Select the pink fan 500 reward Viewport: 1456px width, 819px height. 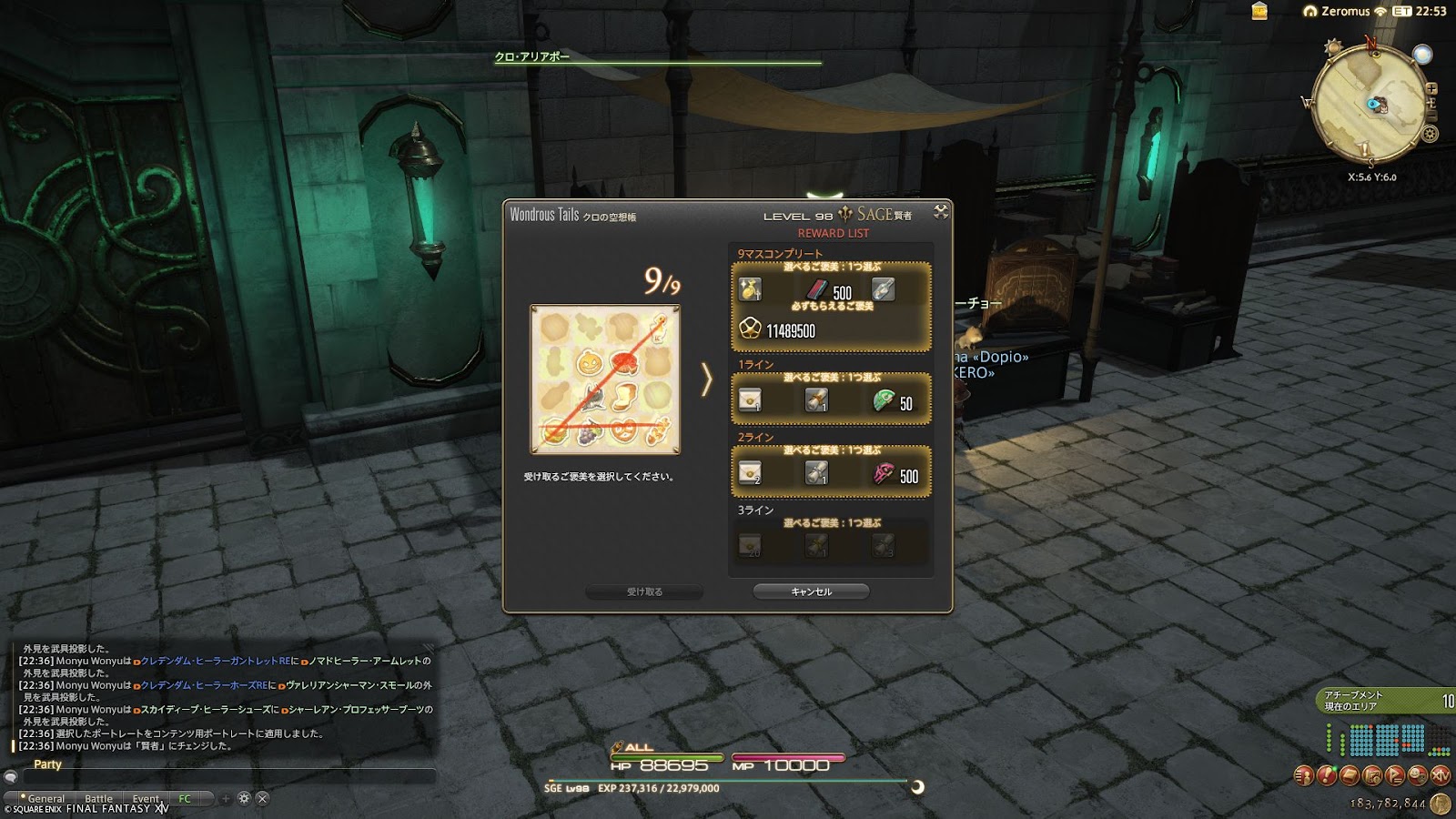coord(885,473)
